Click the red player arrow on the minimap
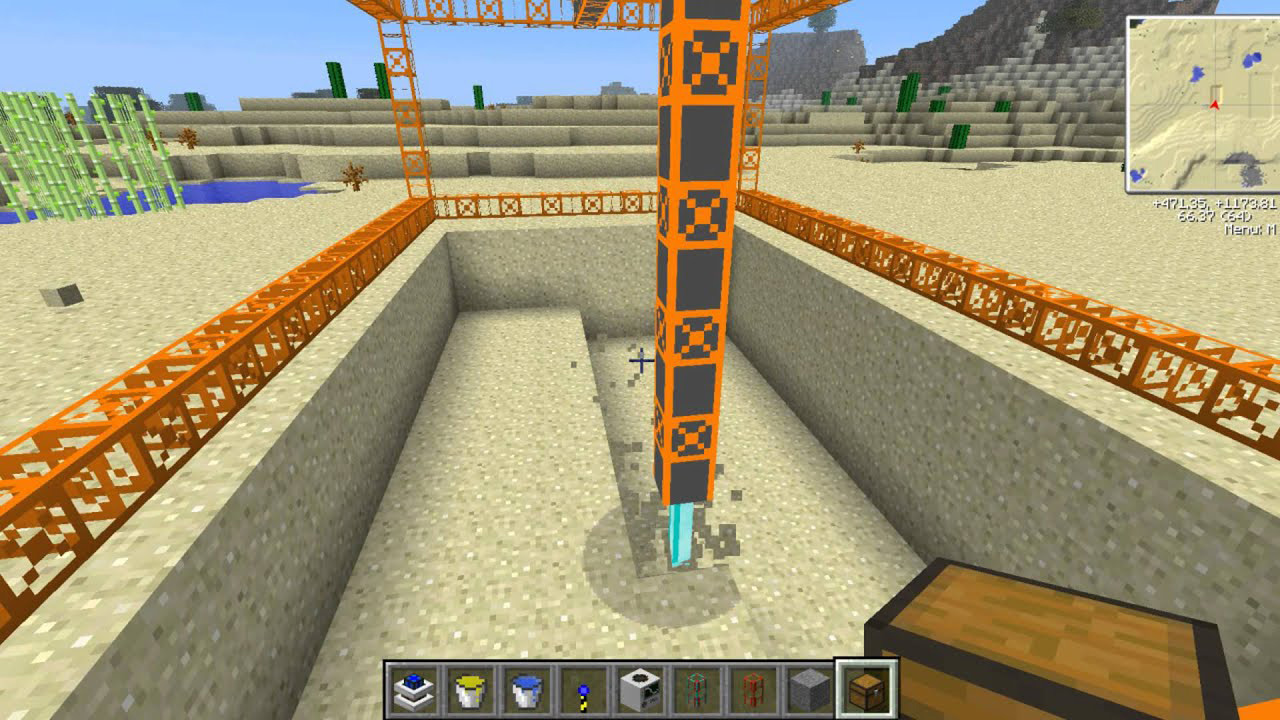The height and width of the screenshot is (720, 1280). pyautogui.click(x=1215, y=104)
